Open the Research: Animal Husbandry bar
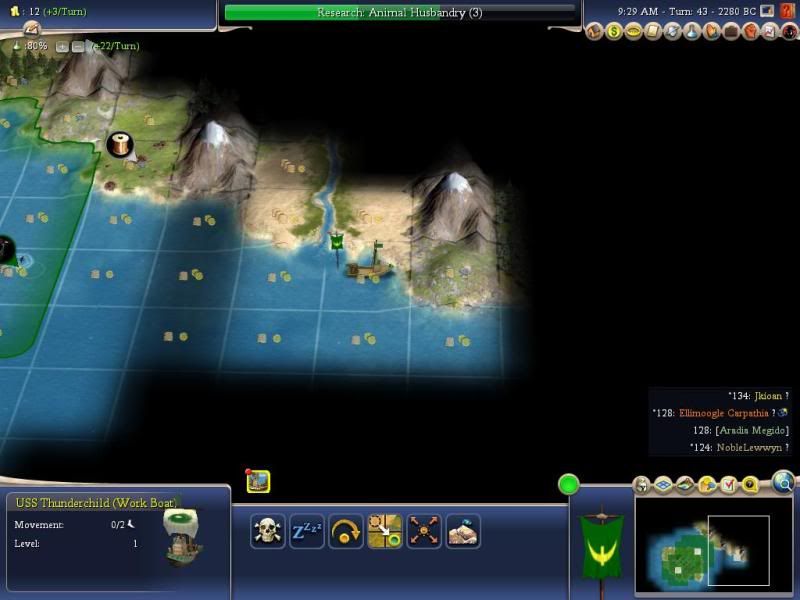 (400, 12)
